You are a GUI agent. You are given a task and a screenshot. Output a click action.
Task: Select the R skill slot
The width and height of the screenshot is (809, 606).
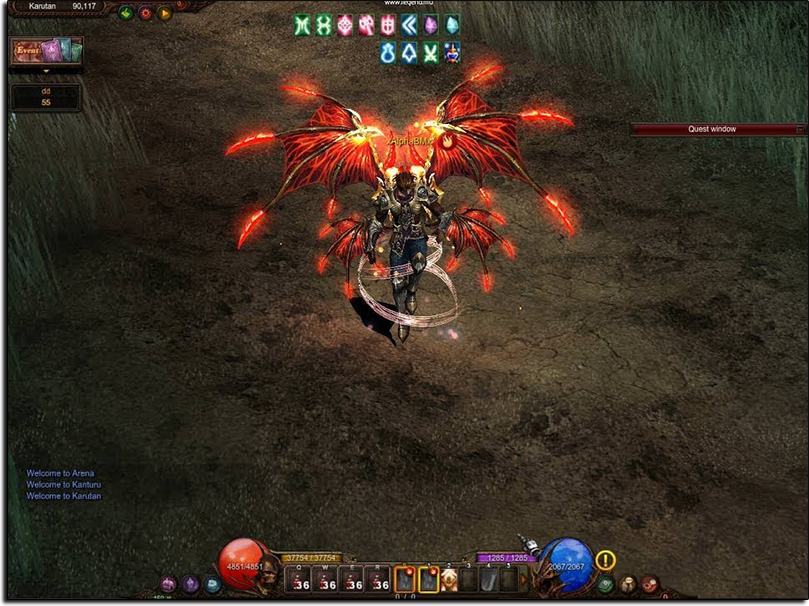point(377,580)
